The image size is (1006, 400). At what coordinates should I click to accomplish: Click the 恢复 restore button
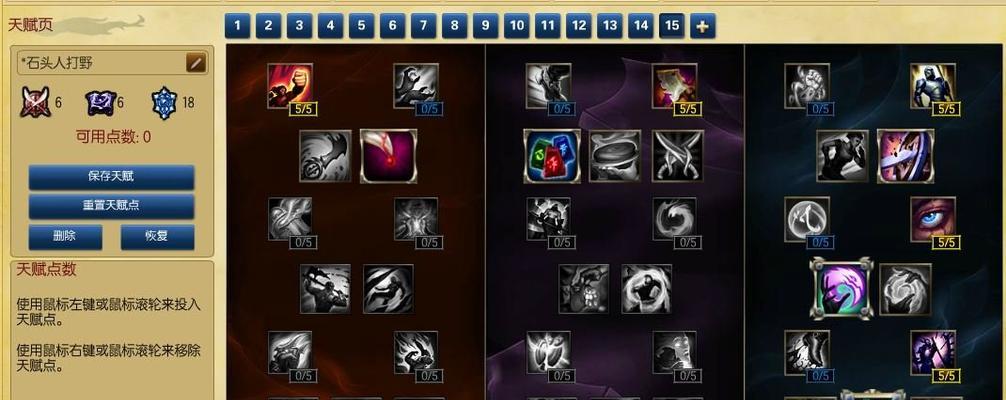(x=157, y=237)
